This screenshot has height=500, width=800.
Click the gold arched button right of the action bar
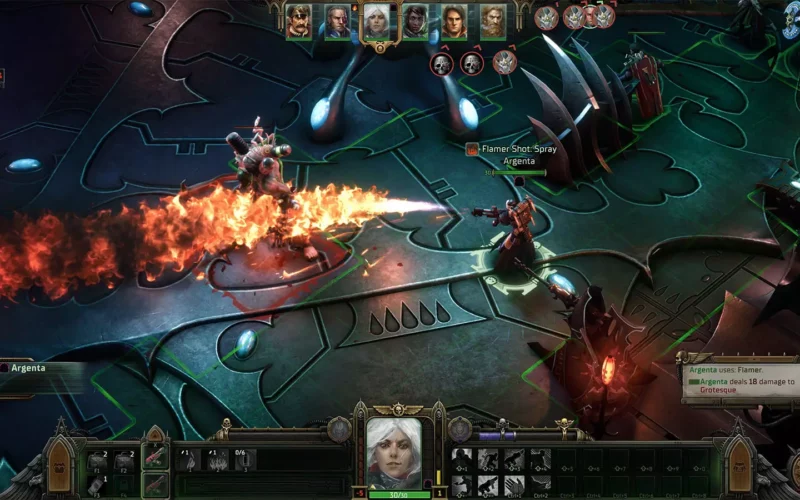(740, 465)
